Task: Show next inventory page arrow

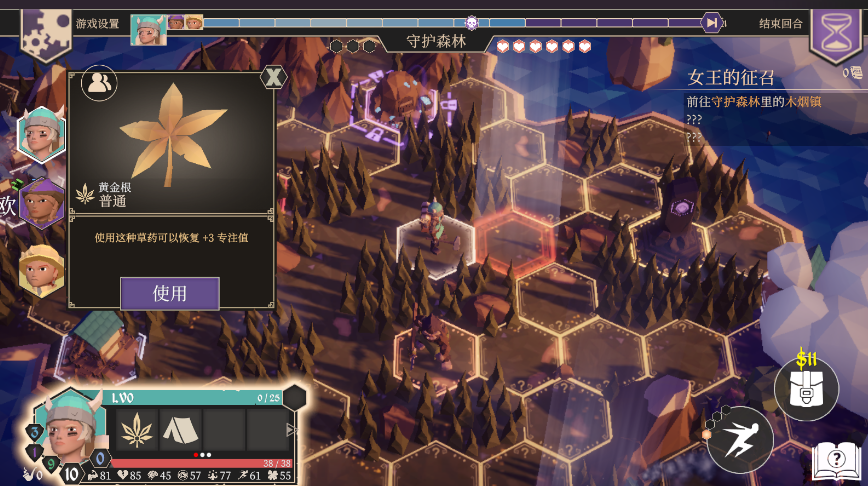Action: click(292, 430)
